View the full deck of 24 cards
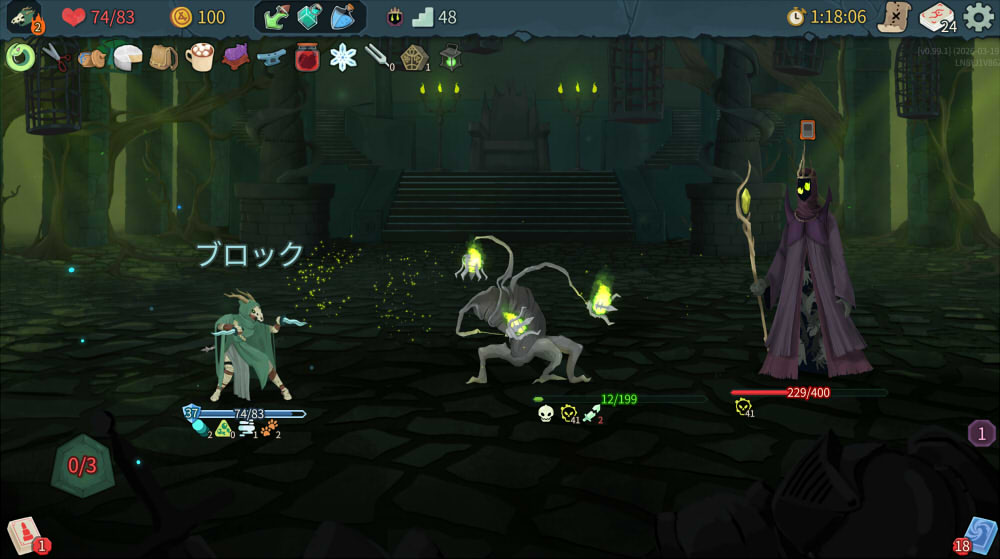The width and height of the screenshot is (1000, 559). pos(936,17)
